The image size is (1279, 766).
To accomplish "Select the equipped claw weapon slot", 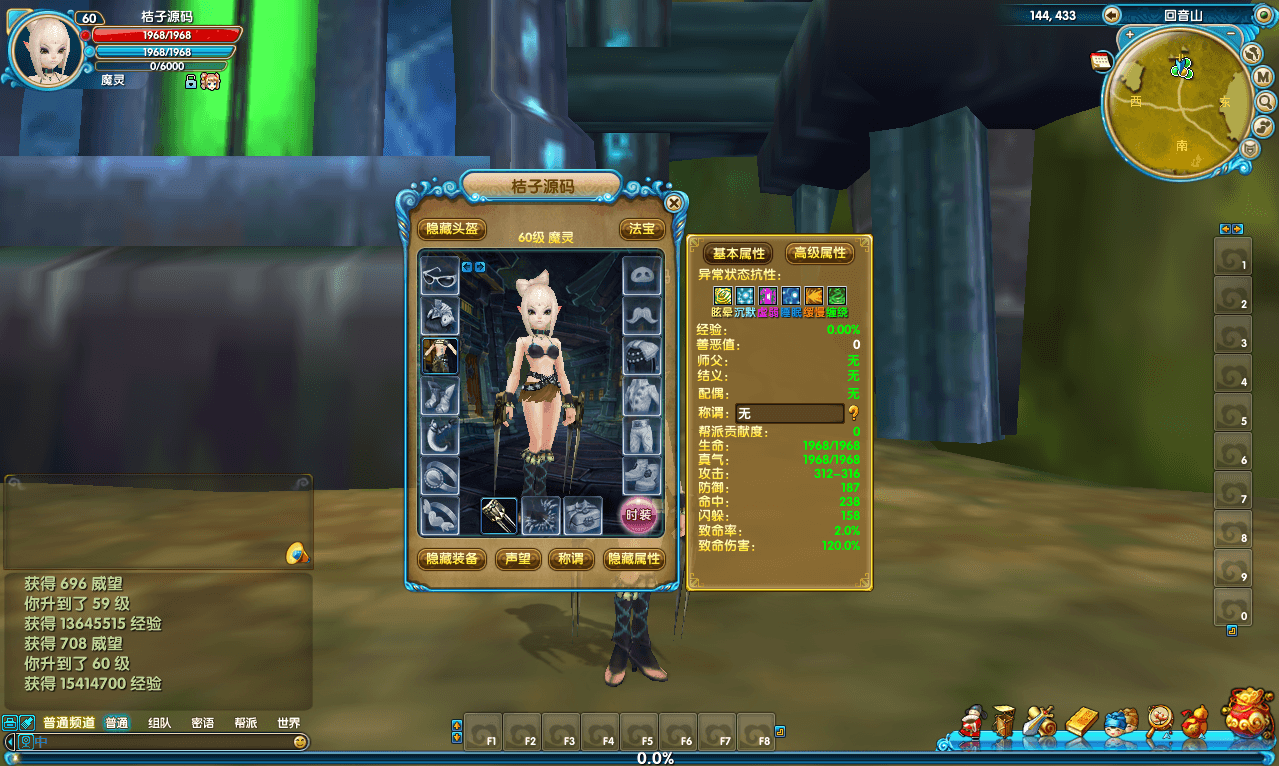I will coord(499,516).
